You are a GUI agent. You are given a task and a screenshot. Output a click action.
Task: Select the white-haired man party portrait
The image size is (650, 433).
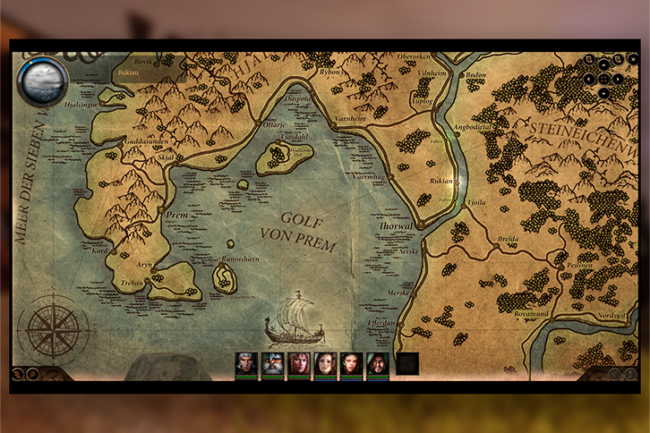point(246,365)
